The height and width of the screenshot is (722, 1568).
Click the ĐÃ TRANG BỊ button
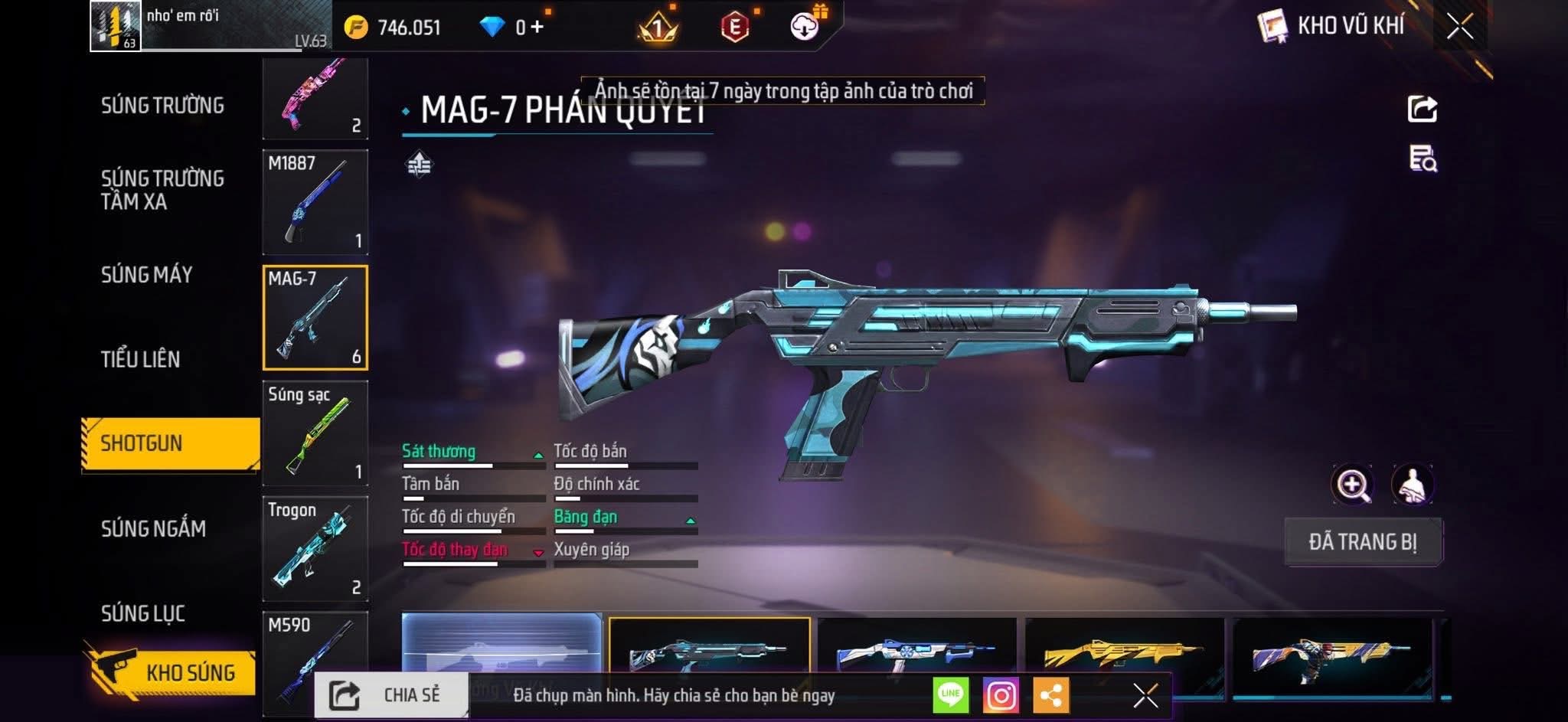(1363, 542)
